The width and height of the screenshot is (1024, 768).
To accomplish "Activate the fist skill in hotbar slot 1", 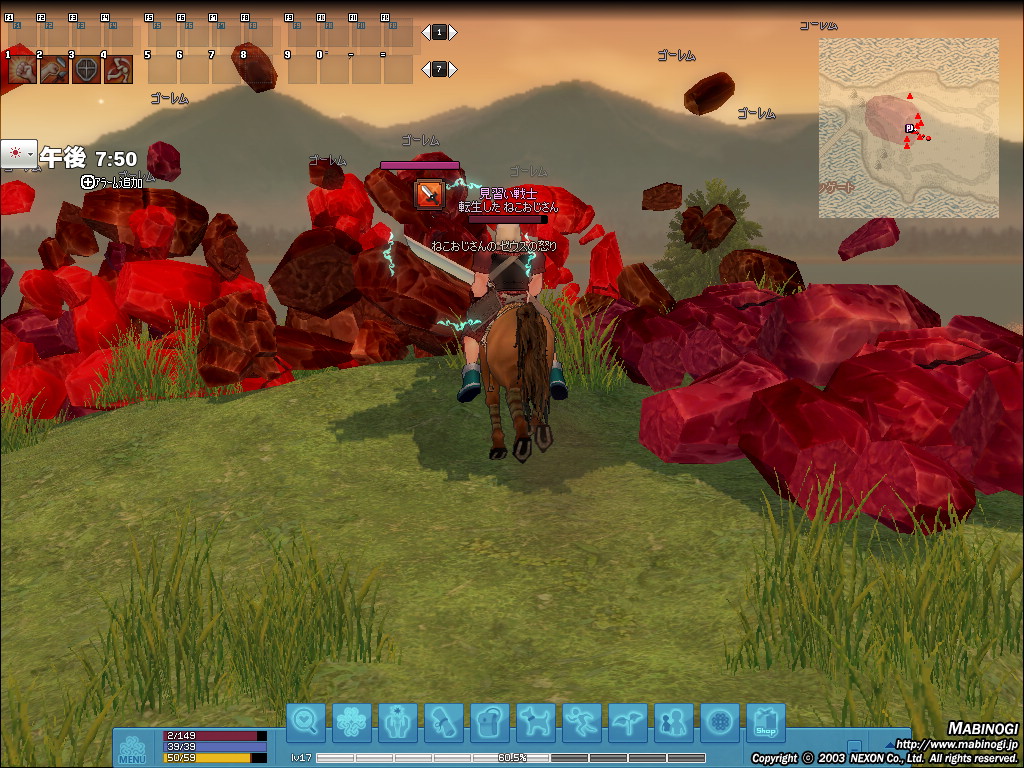I will tap(23, 70).
